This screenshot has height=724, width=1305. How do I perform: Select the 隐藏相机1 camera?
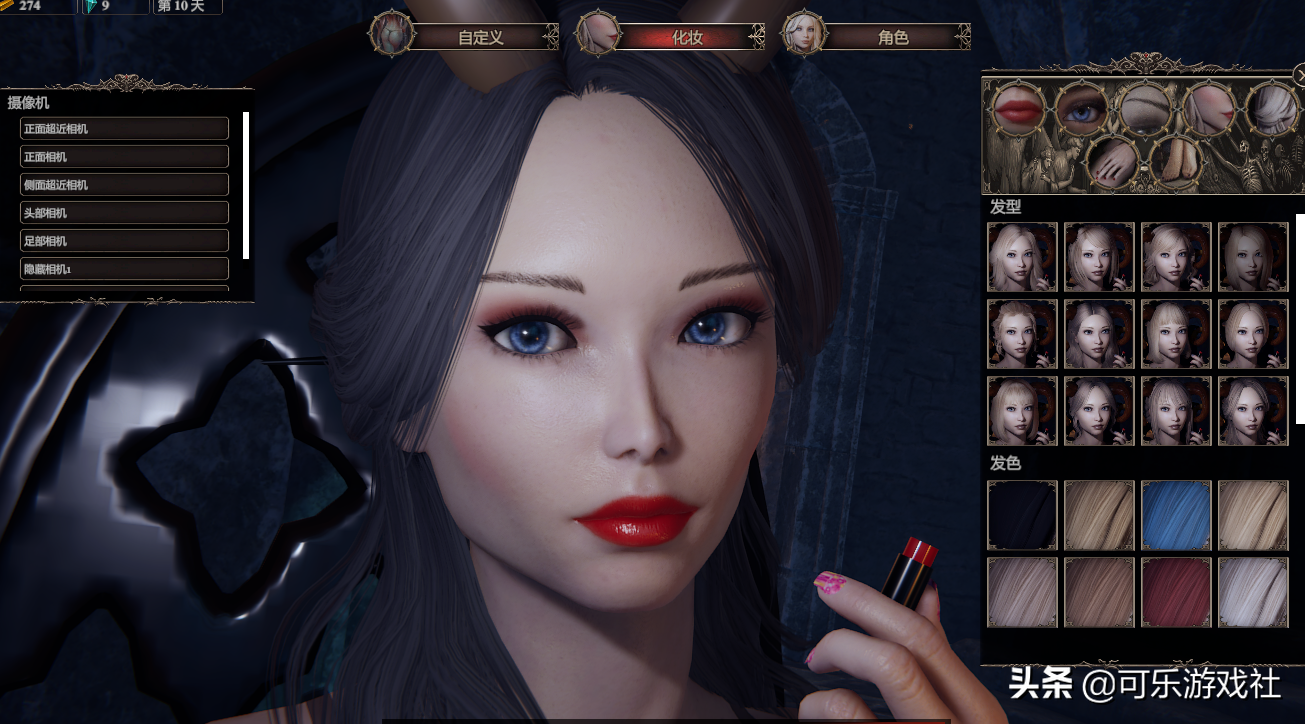tap(124, 269)
